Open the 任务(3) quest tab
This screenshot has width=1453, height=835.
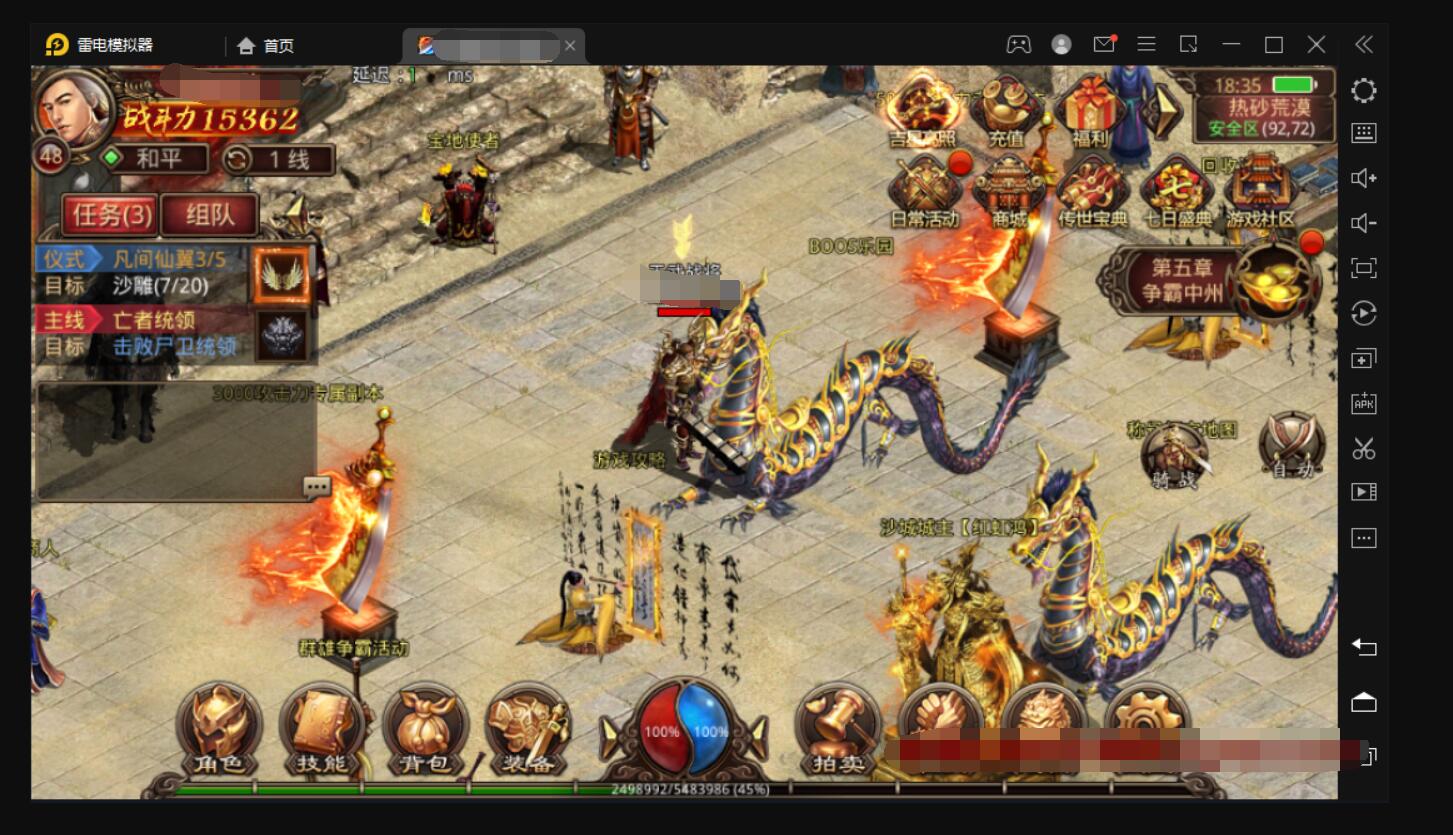tap(110, 214)
